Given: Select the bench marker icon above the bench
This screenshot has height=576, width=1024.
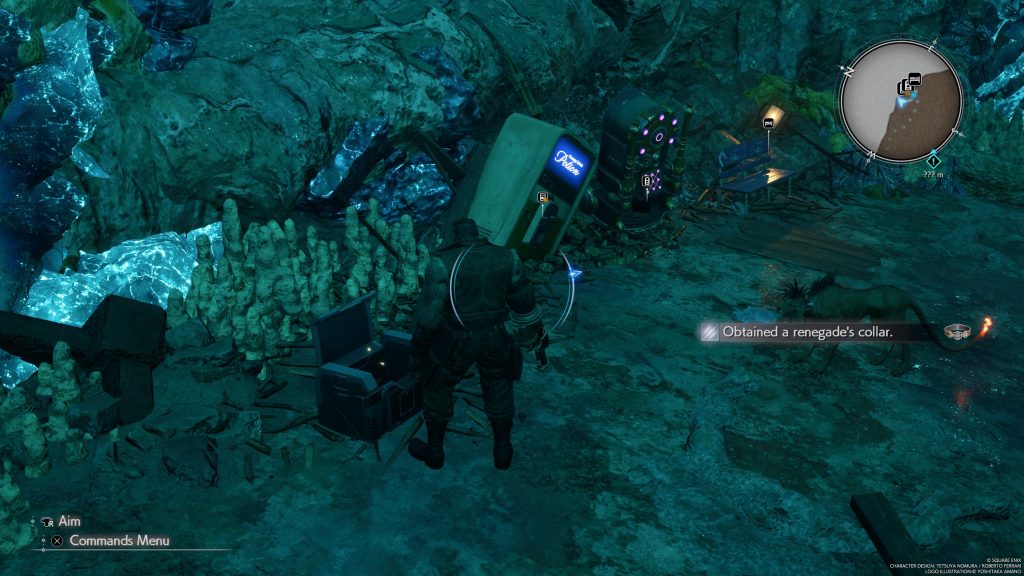Looking at the screenshot, I should point(768,123).
